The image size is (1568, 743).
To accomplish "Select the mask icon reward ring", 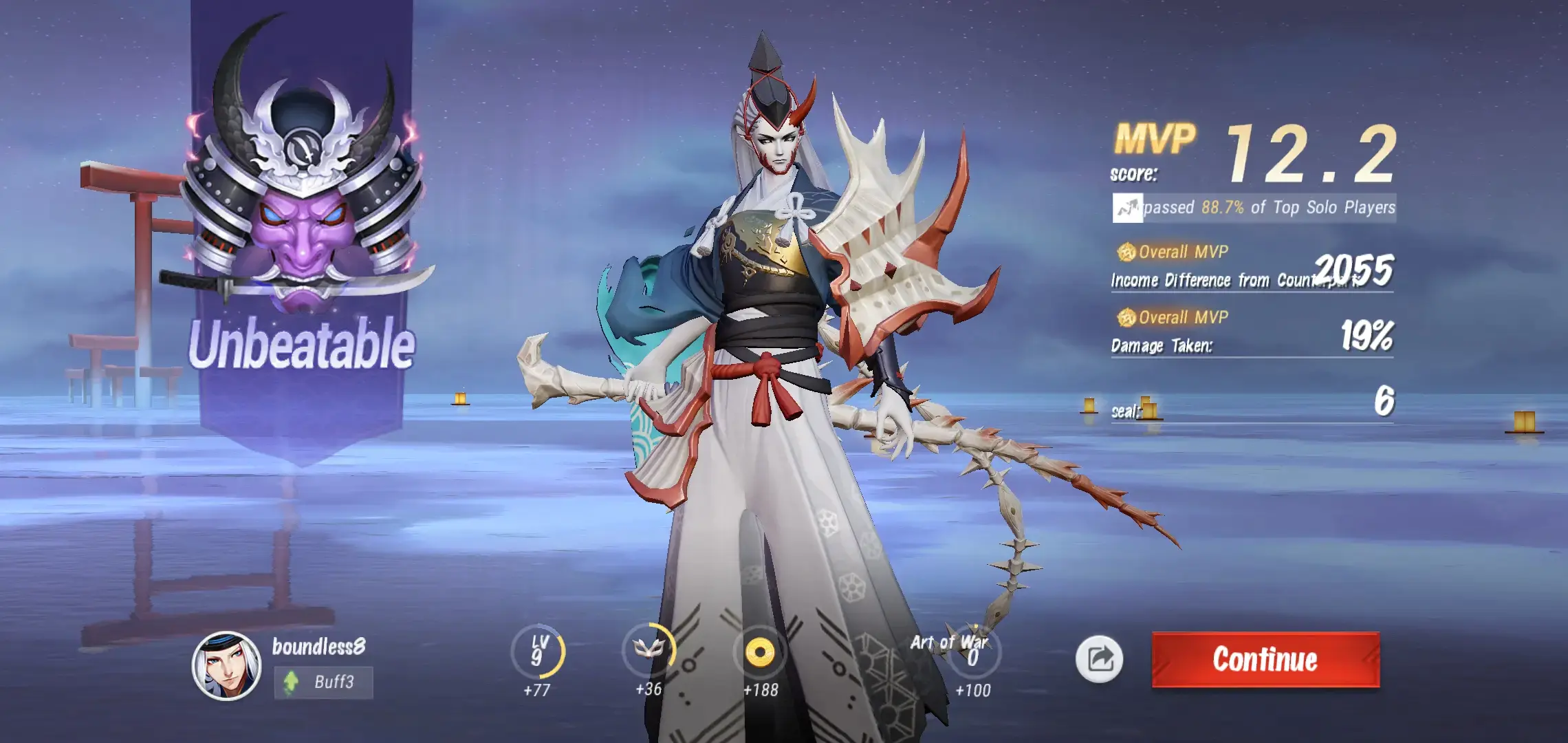I will (649, 650).
